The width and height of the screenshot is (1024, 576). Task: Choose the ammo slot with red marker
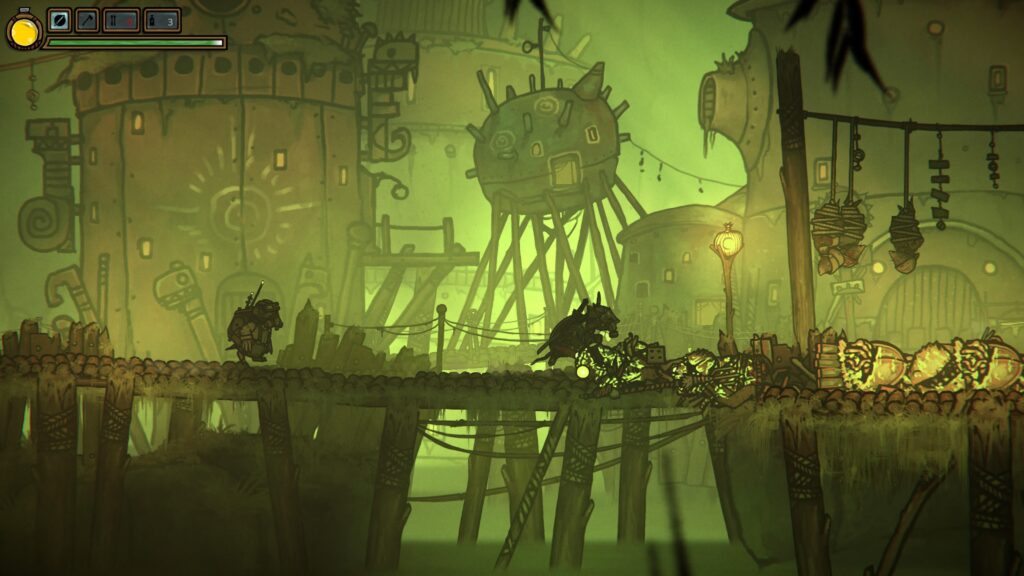121,20
